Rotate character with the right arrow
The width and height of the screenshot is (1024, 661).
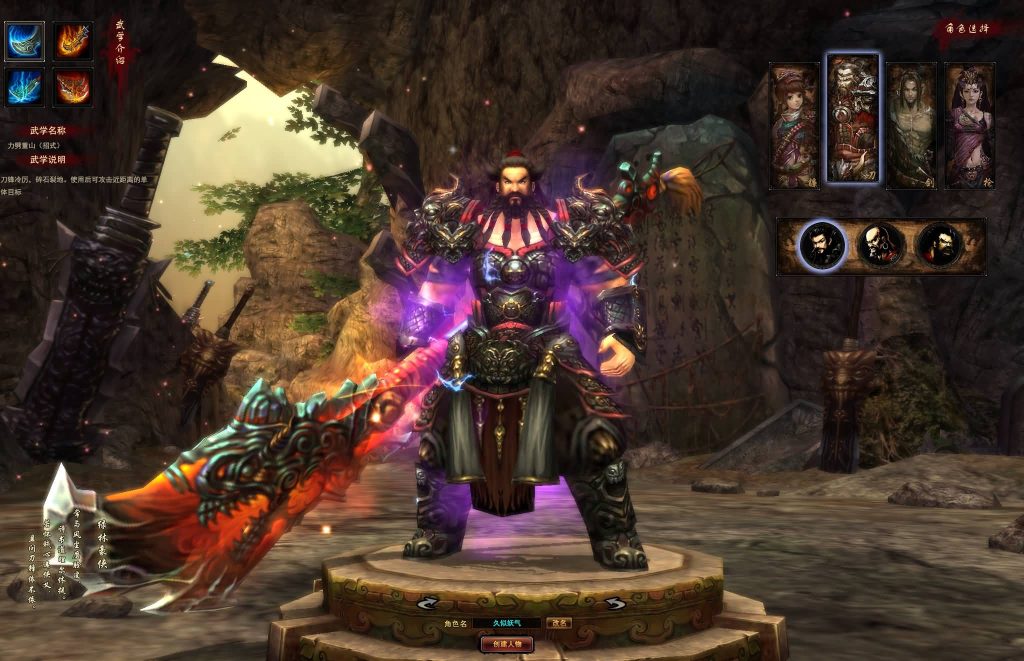point(615,603)
